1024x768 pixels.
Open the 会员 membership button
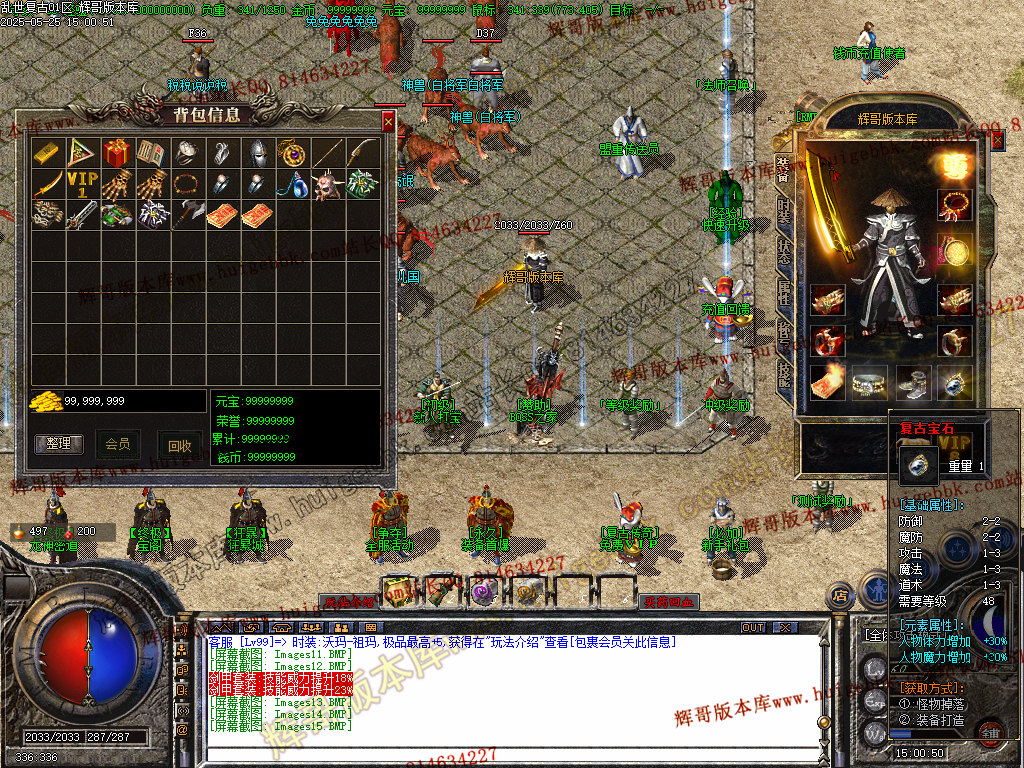click(118, 444)
